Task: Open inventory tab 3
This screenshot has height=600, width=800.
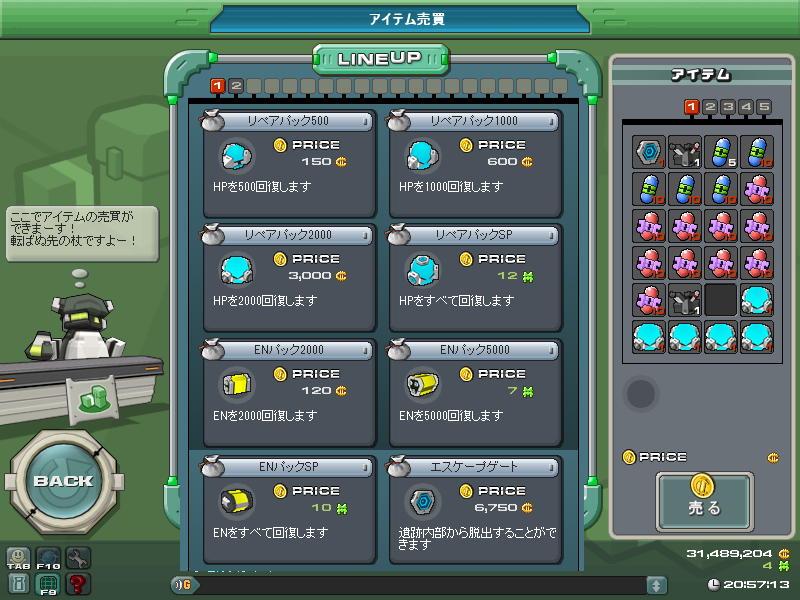Action: tap(728, 107)
